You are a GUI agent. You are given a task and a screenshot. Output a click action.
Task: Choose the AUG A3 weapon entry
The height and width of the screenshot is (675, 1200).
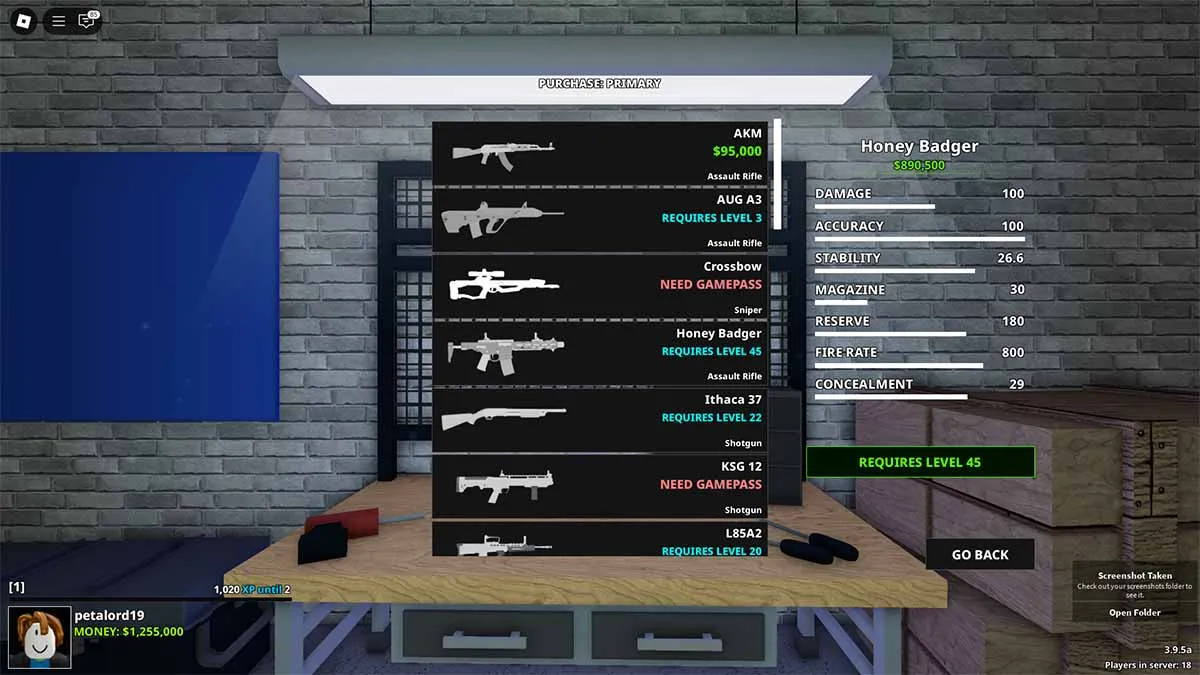pos(600,219)
